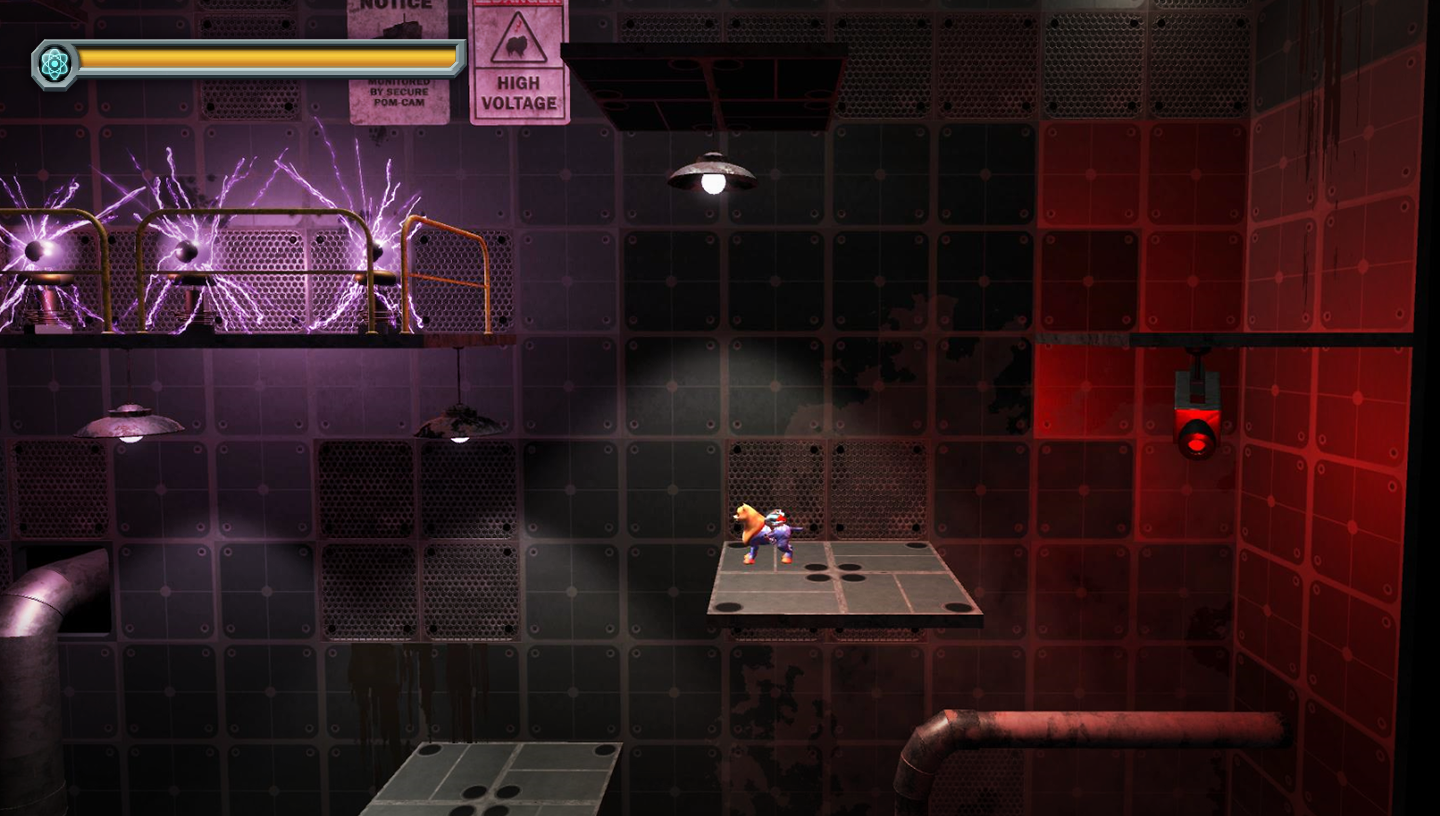Click the atom icon beside the energy bar
Image resolution: width=1440 pixels, height=816 pixels.
point(53,64)
